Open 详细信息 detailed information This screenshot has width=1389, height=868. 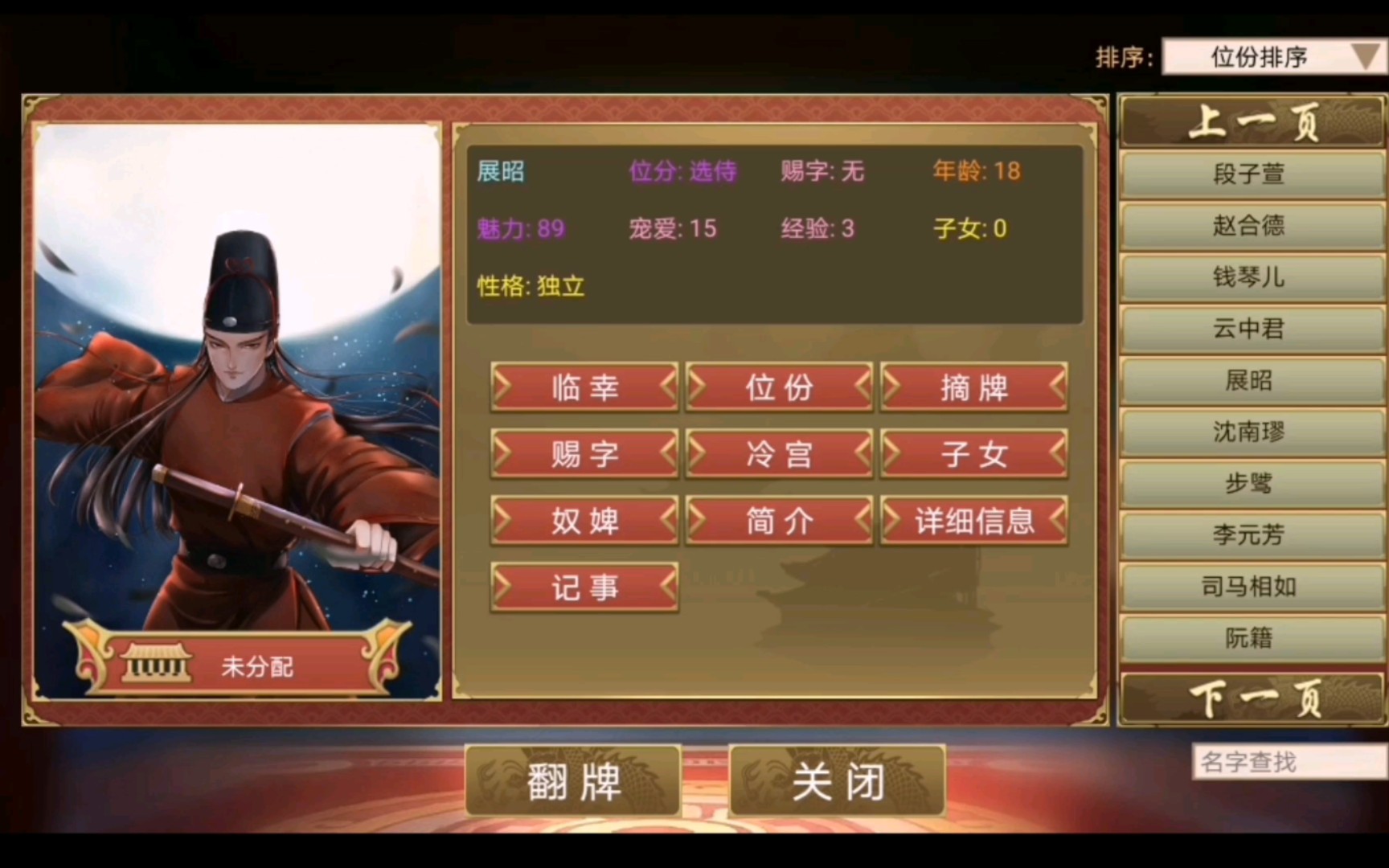(973, 520)
